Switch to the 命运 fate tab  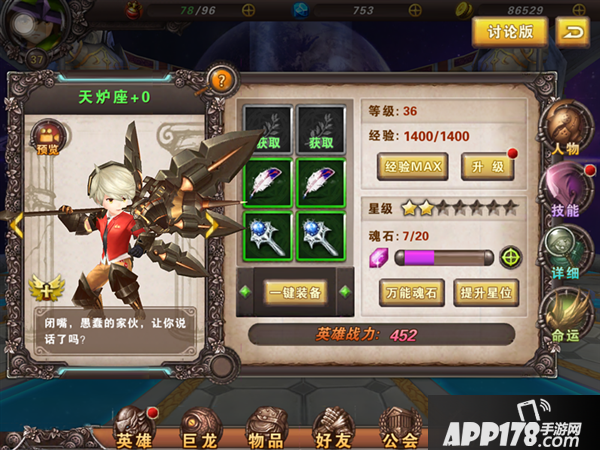[565, 314]
